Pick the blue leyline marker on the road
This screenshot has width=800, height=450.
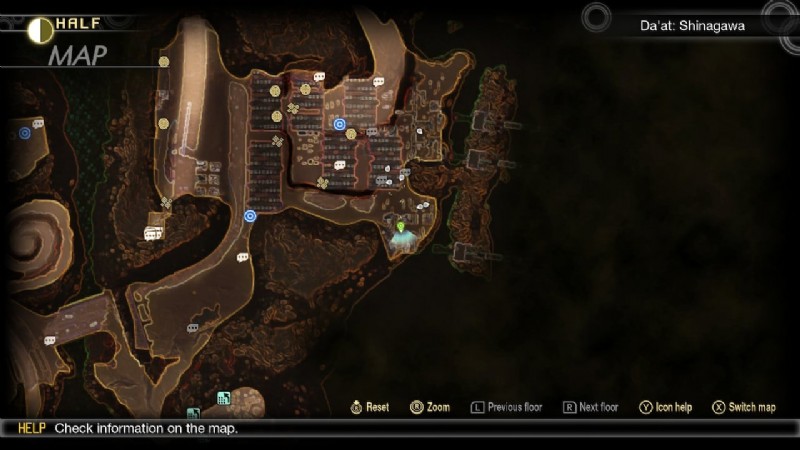(250, 215)
